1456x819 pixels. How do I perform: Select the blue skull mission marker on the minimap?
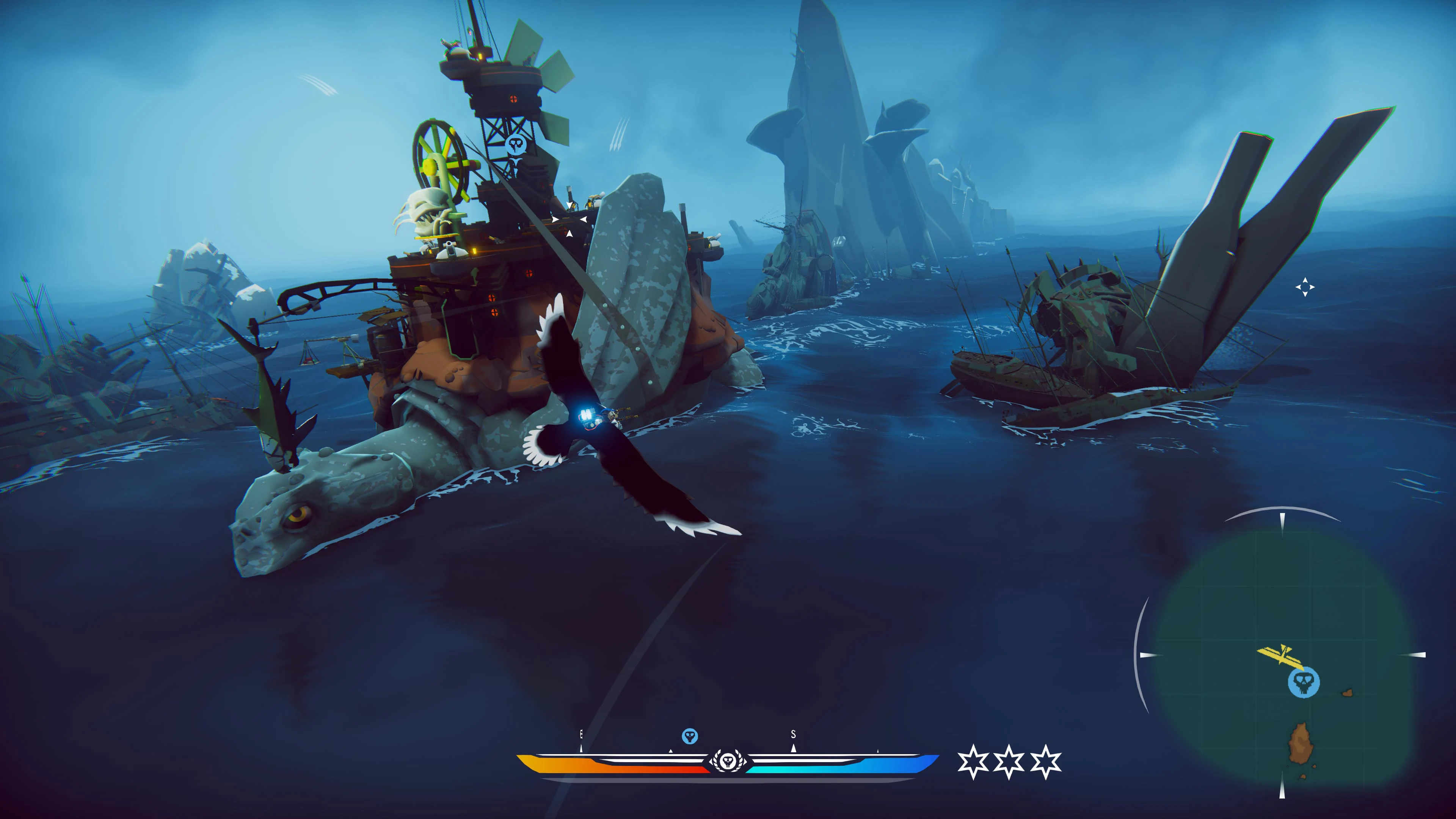pos(1304,682)
